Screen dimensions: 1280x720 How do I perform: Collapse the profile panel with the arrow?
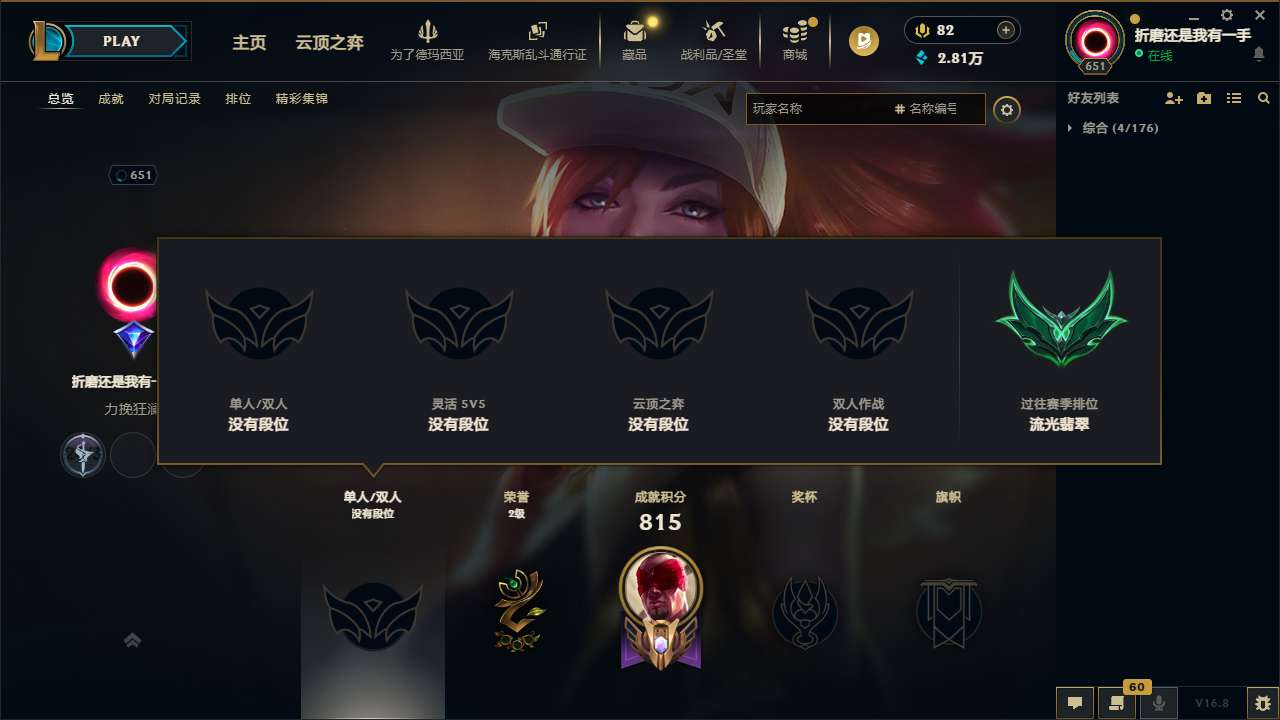[x=132, y=640]
